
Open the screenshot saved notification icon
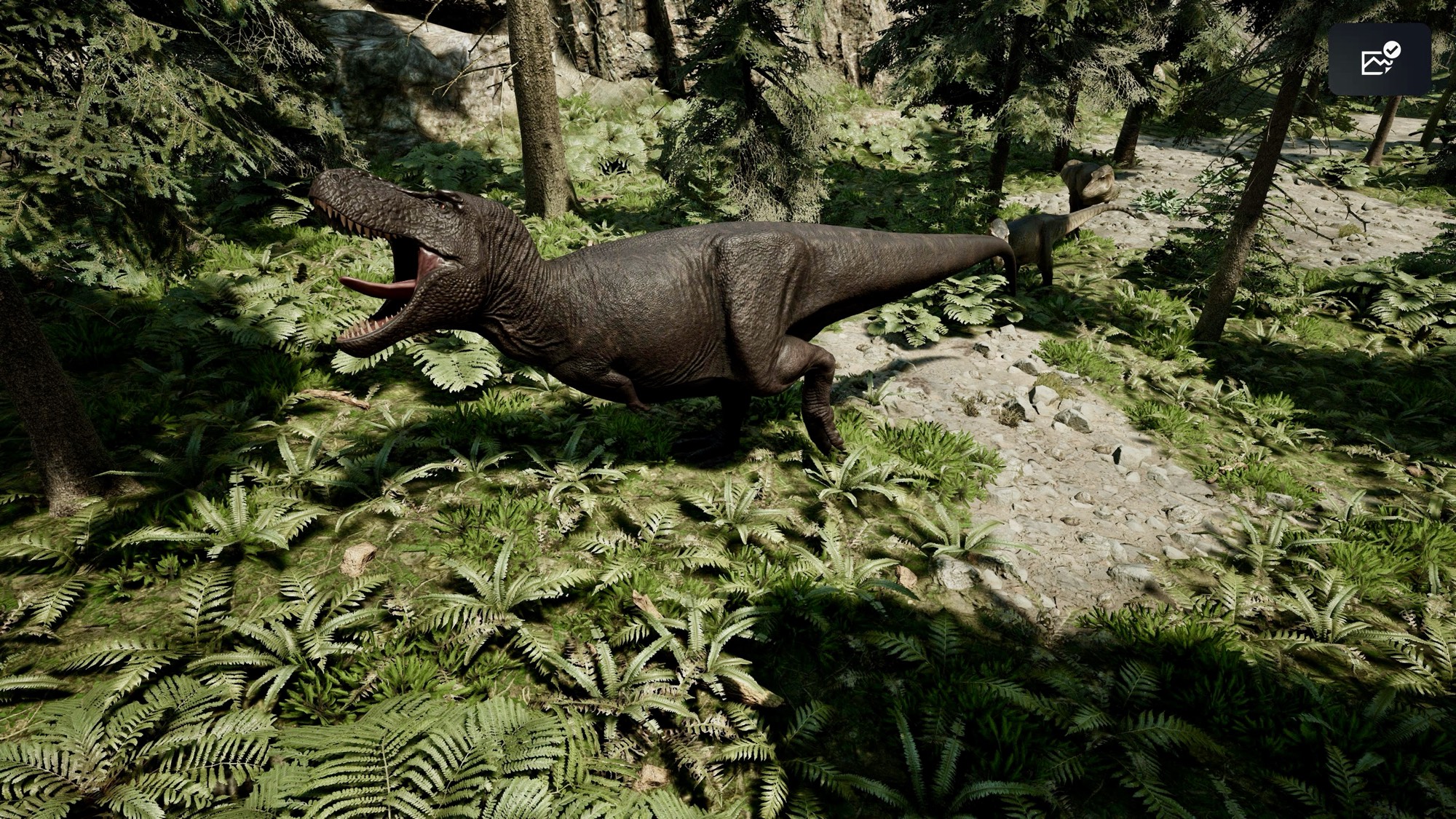(1380, 60)
